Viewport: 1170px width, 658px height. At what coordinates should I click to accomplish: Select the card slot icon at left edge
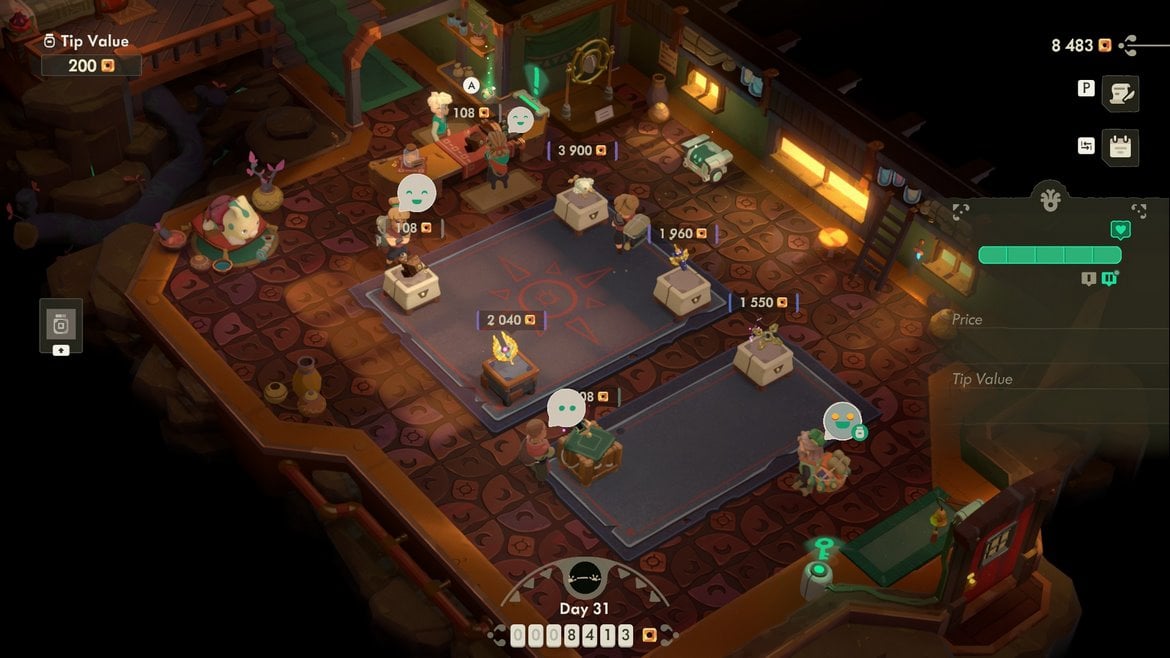[x=60, y=325]
